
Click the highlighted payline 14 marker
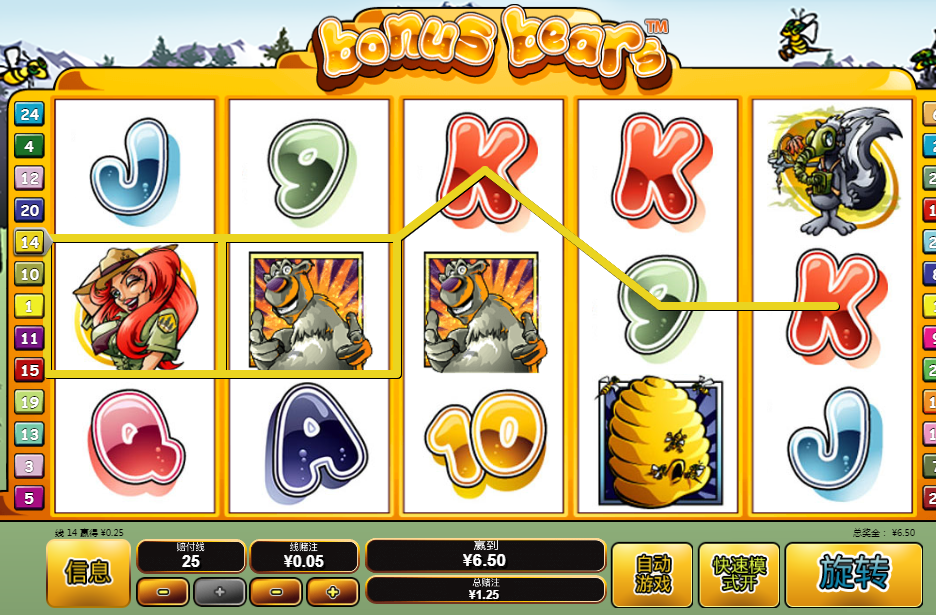[29, 242]
